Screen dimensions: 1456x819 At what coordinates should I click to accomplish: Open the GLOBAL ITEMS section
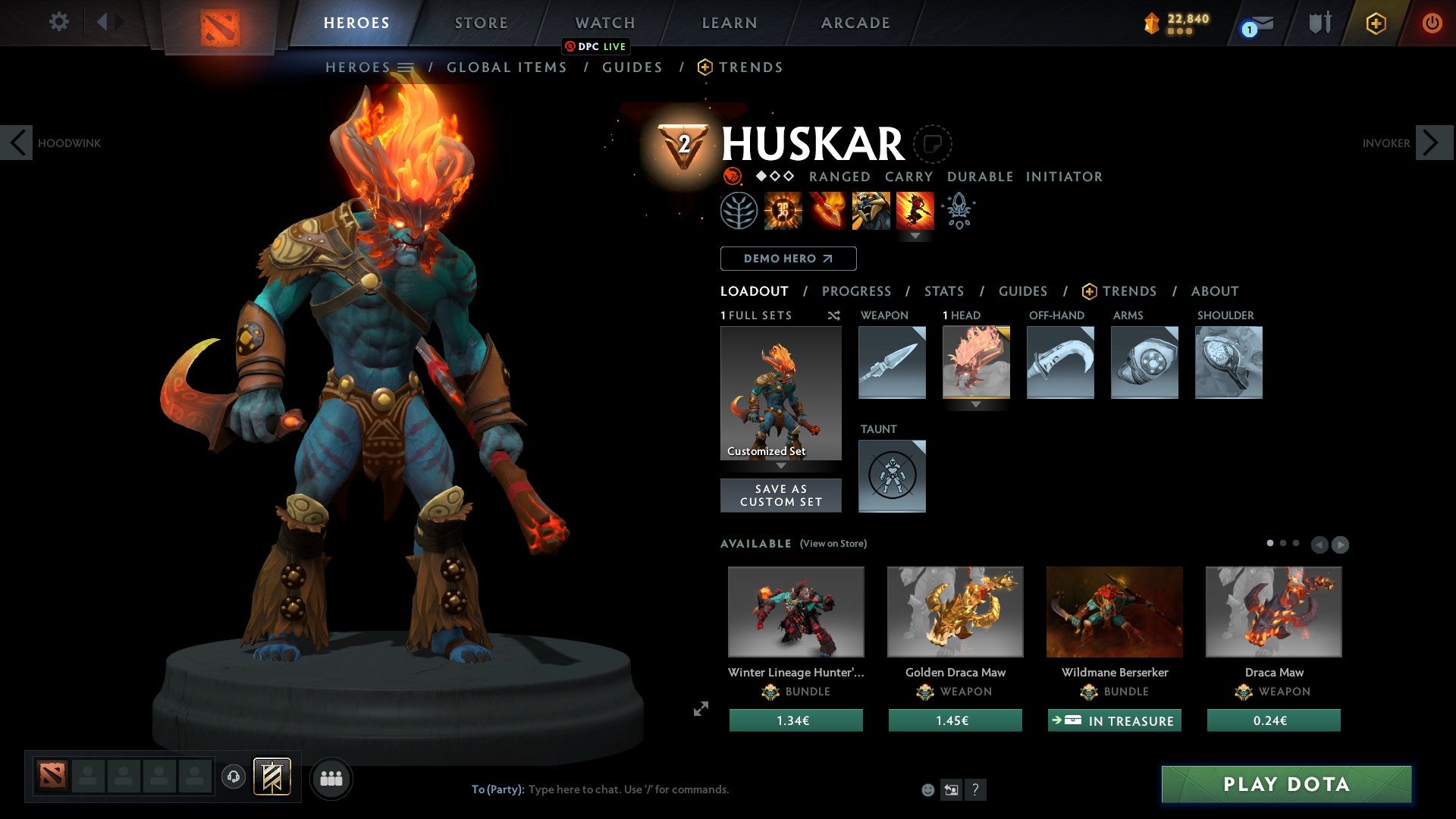507,67
